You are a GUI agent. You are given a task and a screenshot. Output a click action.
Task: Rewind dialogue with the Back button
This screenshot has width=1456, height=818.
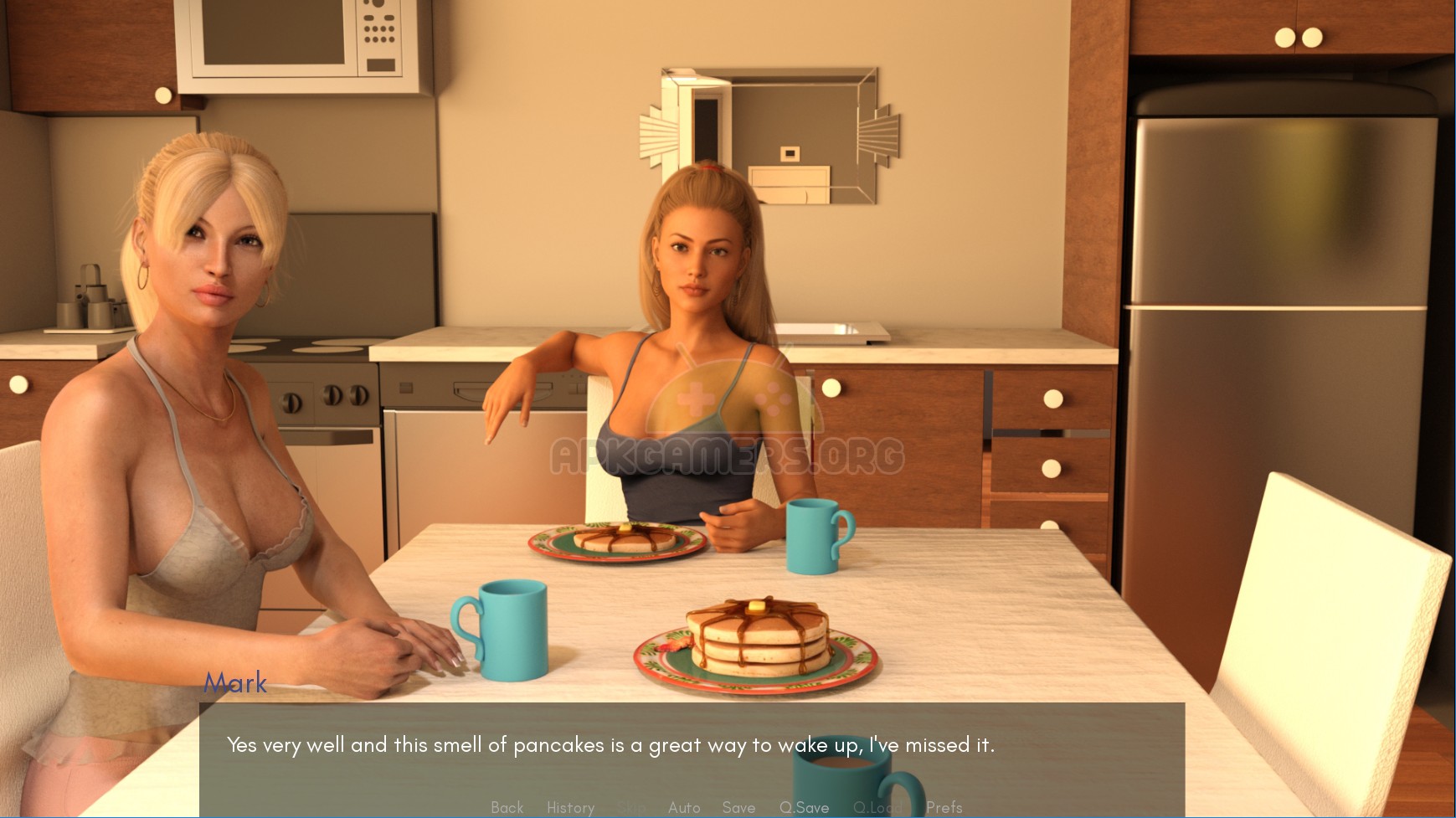pyautogui.click(x=507, y=807)
